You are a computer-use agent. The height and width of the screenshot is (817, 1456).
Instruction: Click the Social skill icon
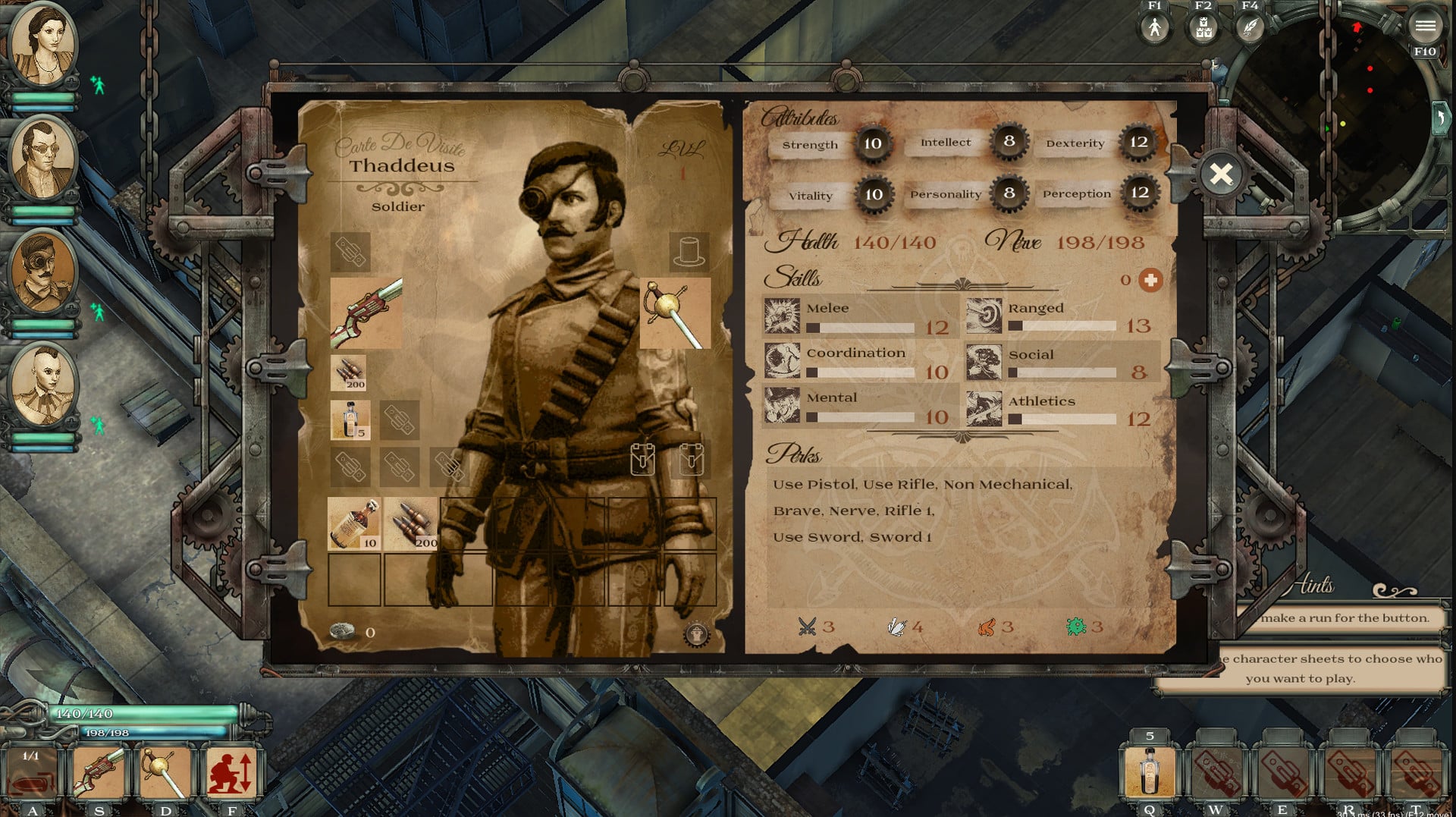point(984,363)
